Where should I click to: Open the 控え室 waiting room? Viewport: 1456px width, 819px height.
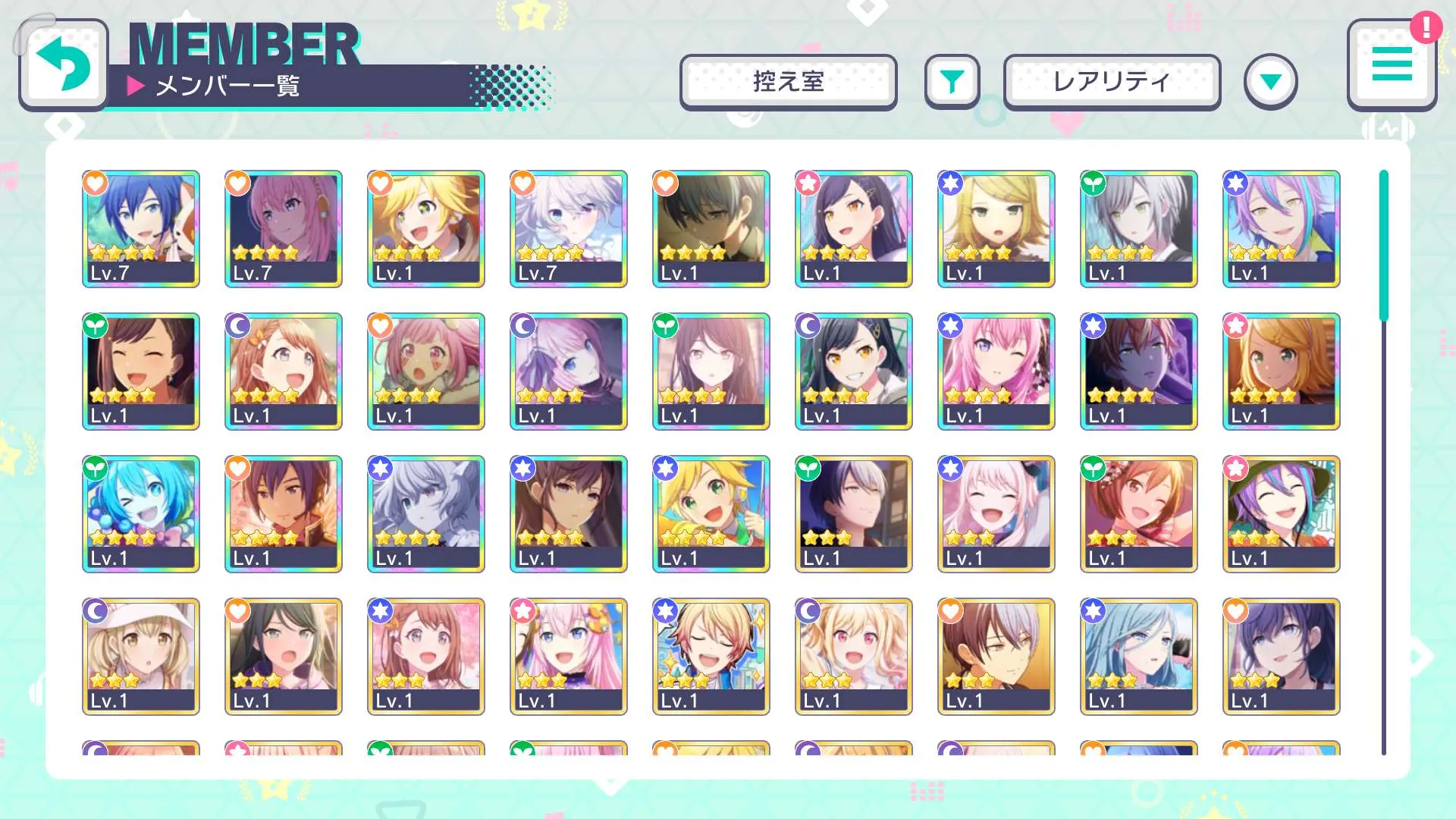[x=788, y=82]
